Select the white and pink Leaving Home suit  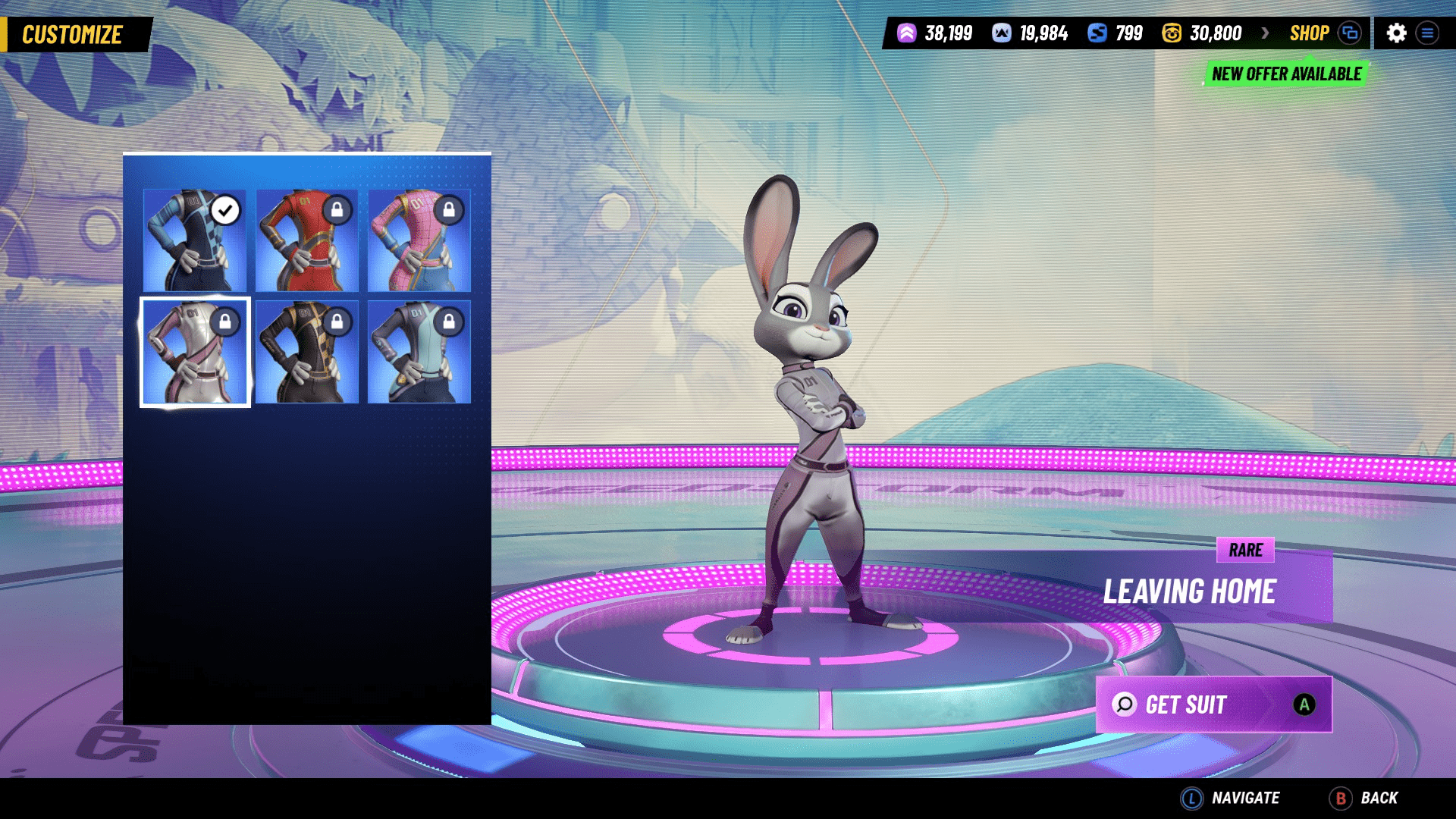click(x=195, y=353)
